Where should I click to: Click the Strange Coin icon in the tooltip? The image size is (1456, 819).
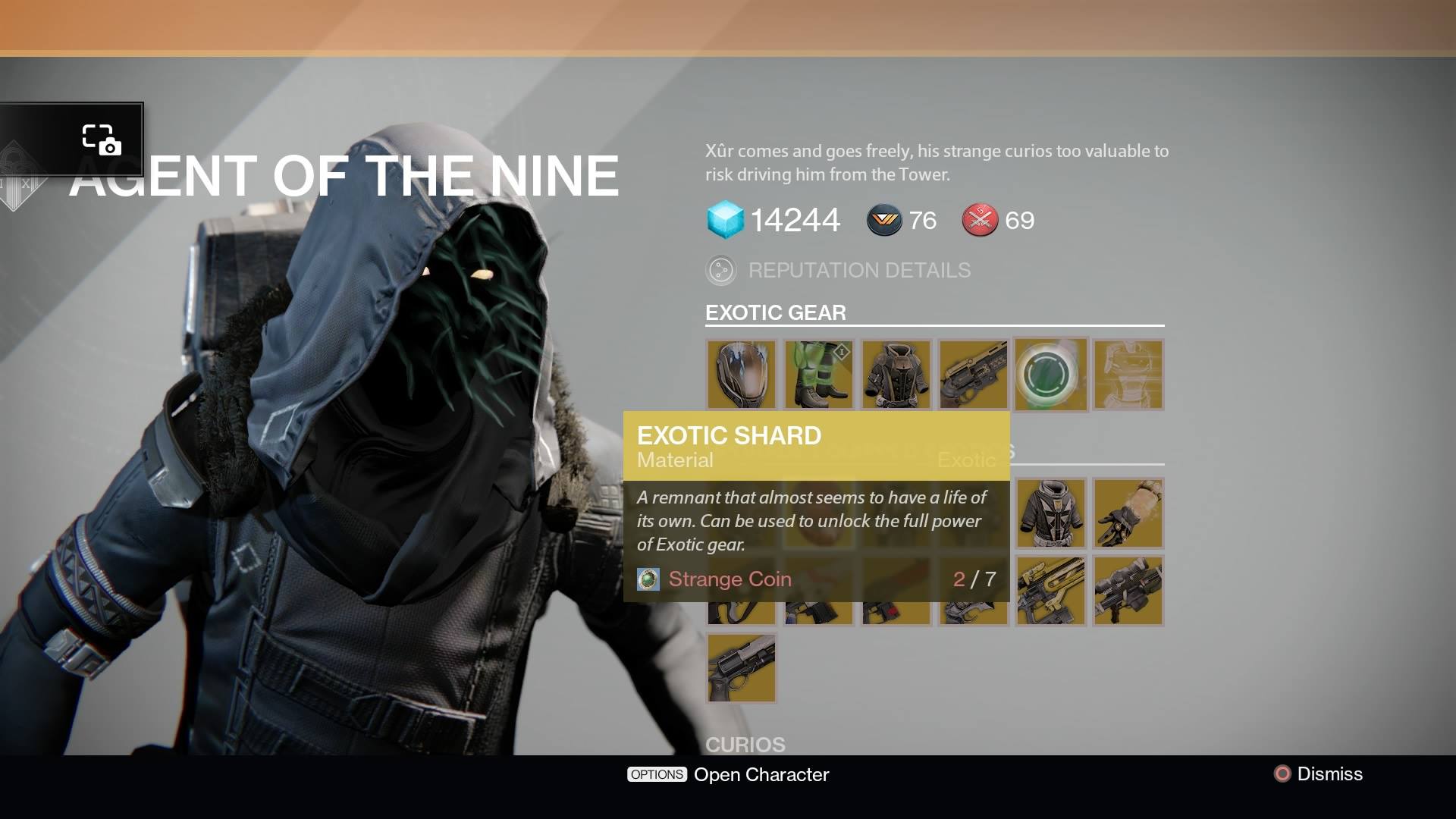[x=648, y=579]
